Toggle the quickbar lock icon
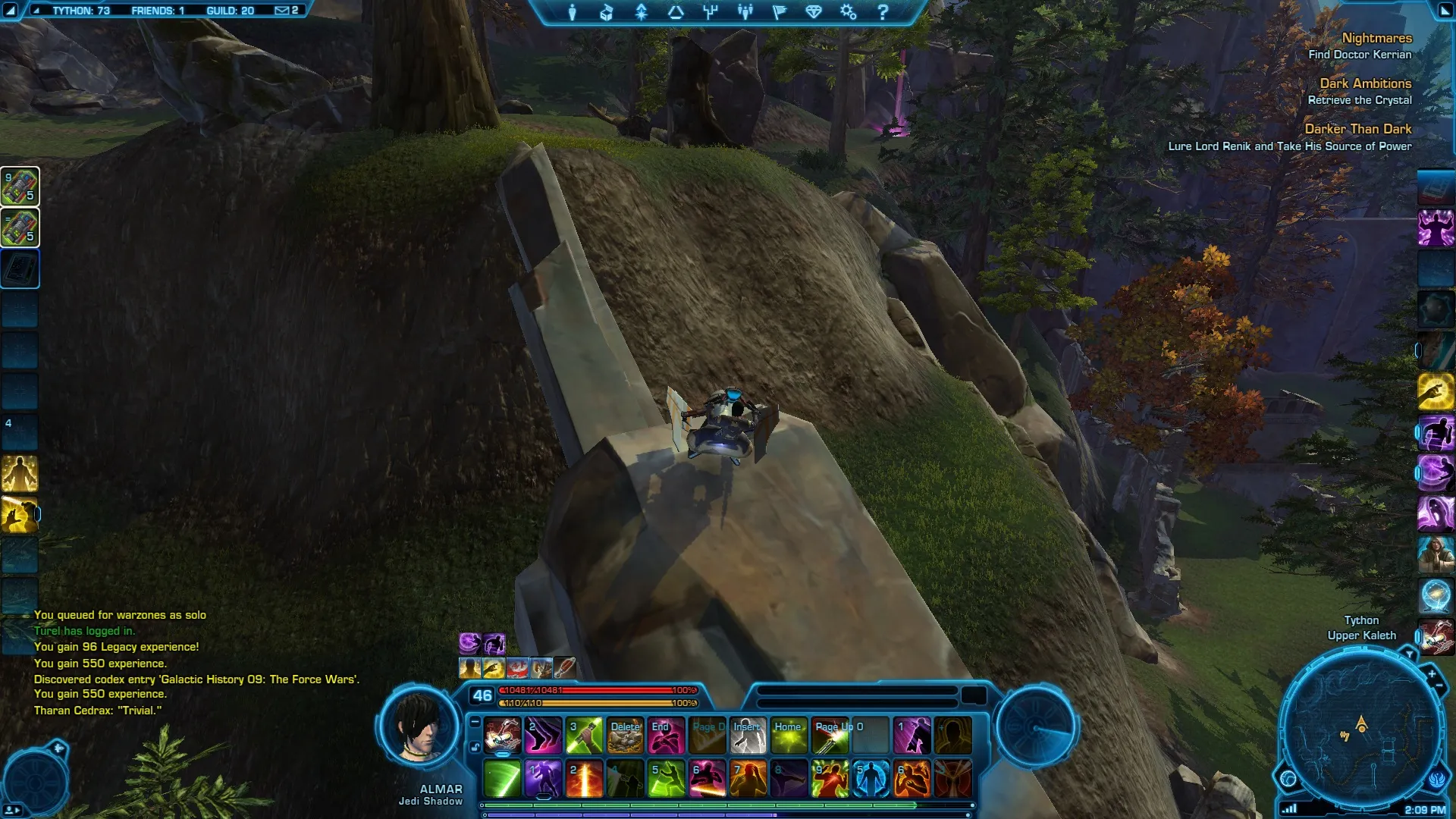1456x819 pixels. (x=475, y=747)
